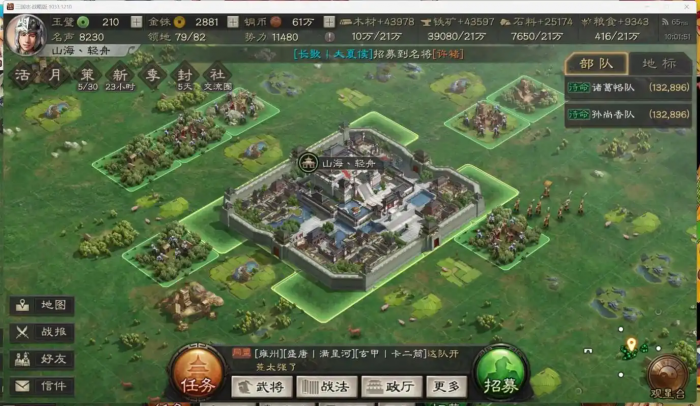Open the 封 diamond icon

point(183,73)
